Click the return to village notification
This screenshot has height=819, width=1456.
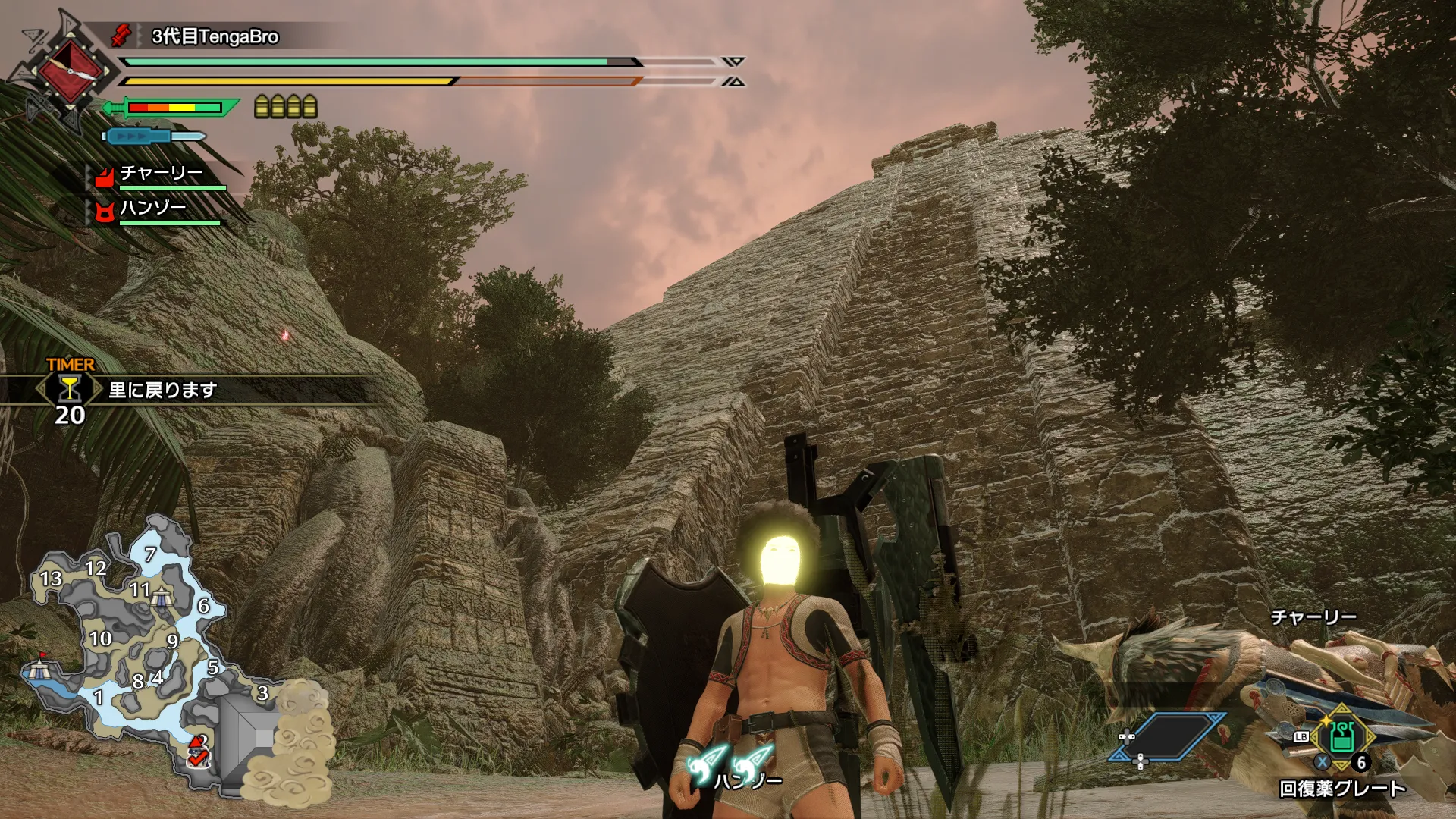pos(163,390)
